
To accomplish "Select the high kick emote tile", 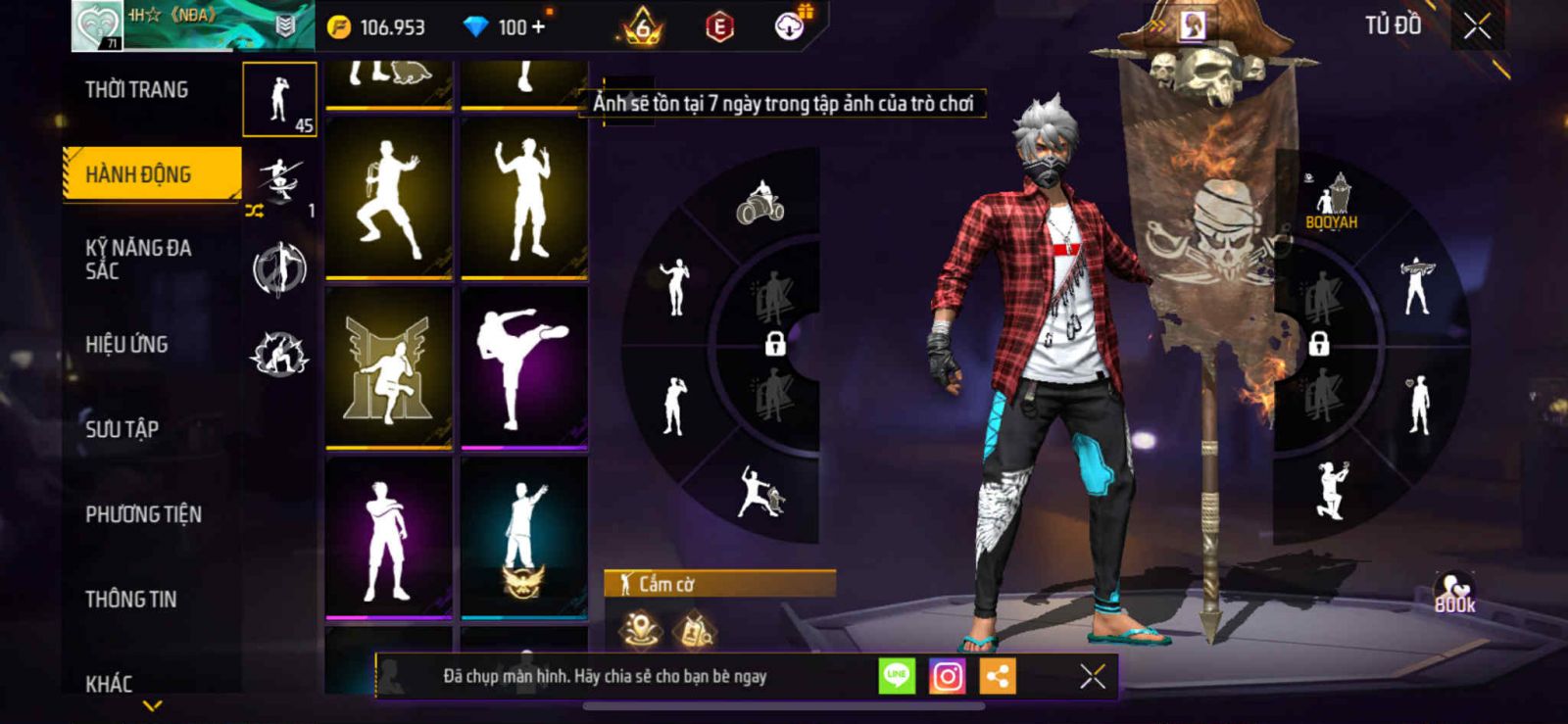I will [524, 367].
